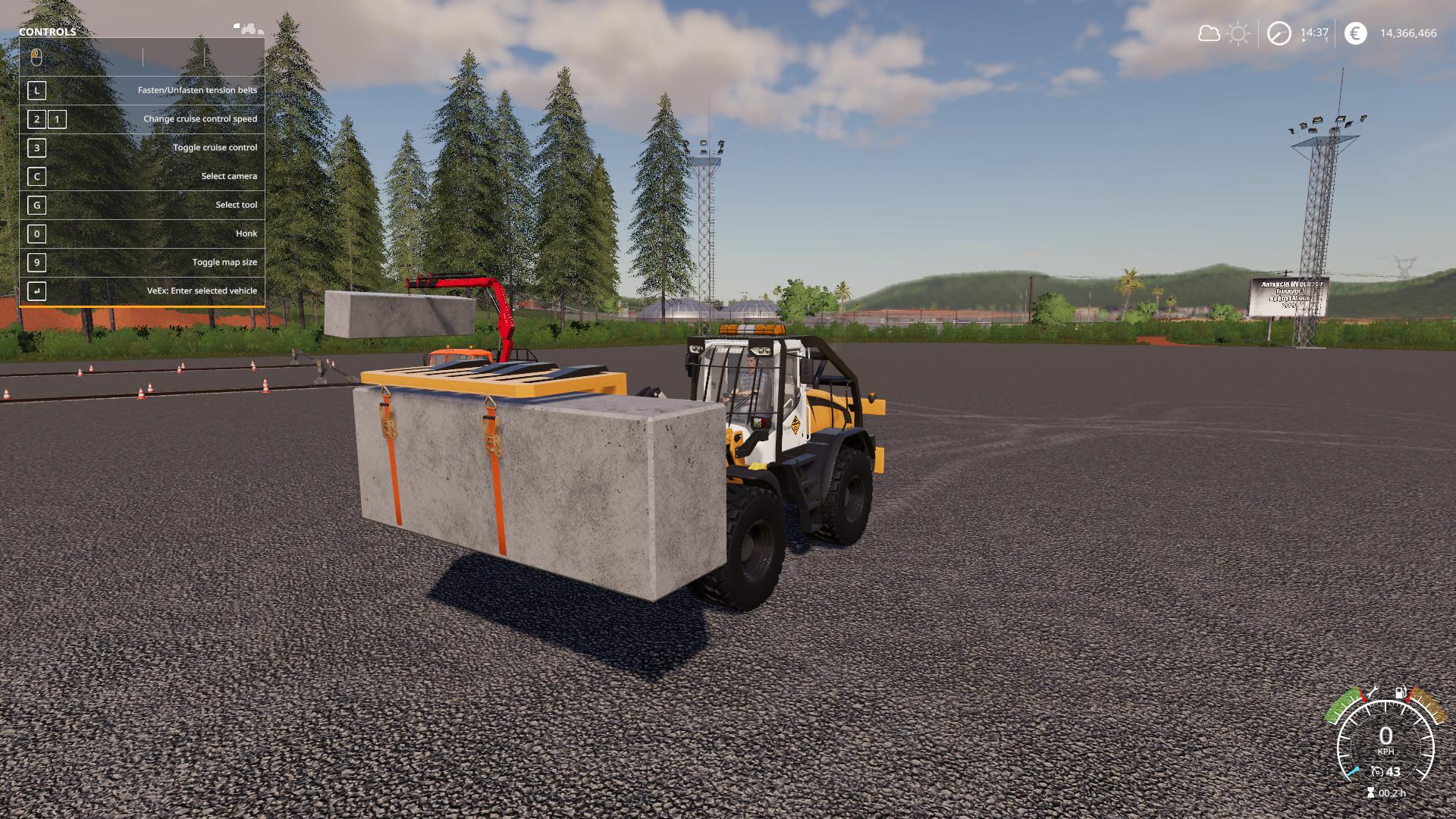
Task: Click the Honk control entry
Action: 144,234
